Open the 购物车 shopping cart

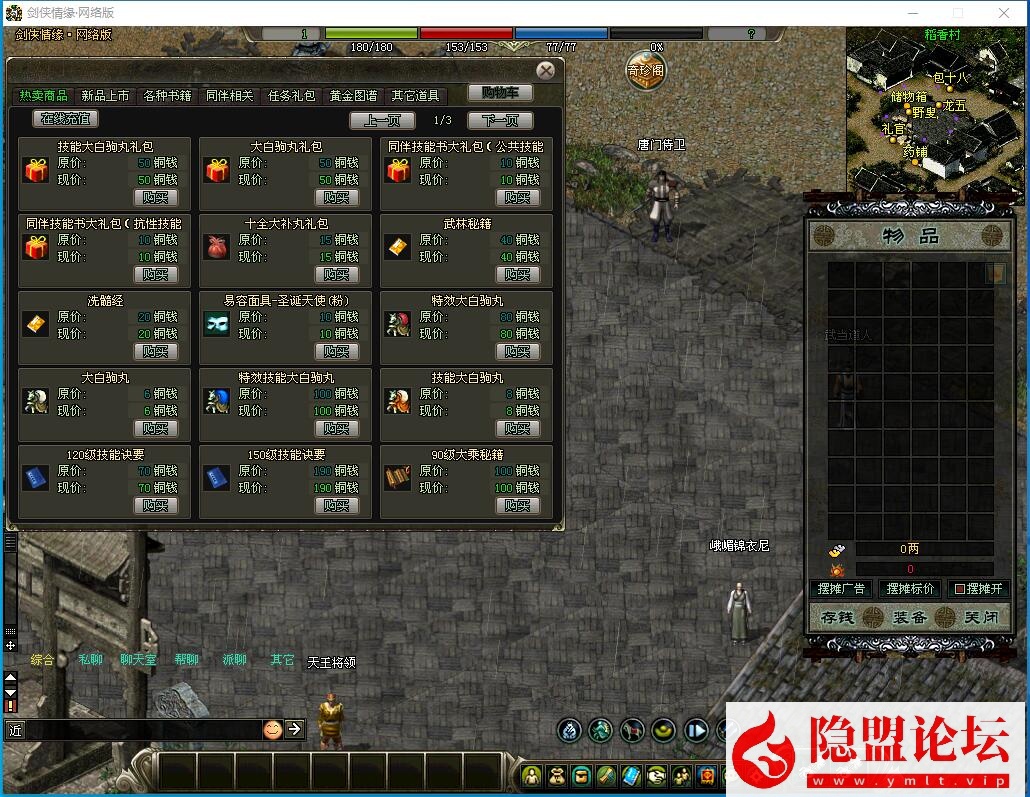point(500,93)
